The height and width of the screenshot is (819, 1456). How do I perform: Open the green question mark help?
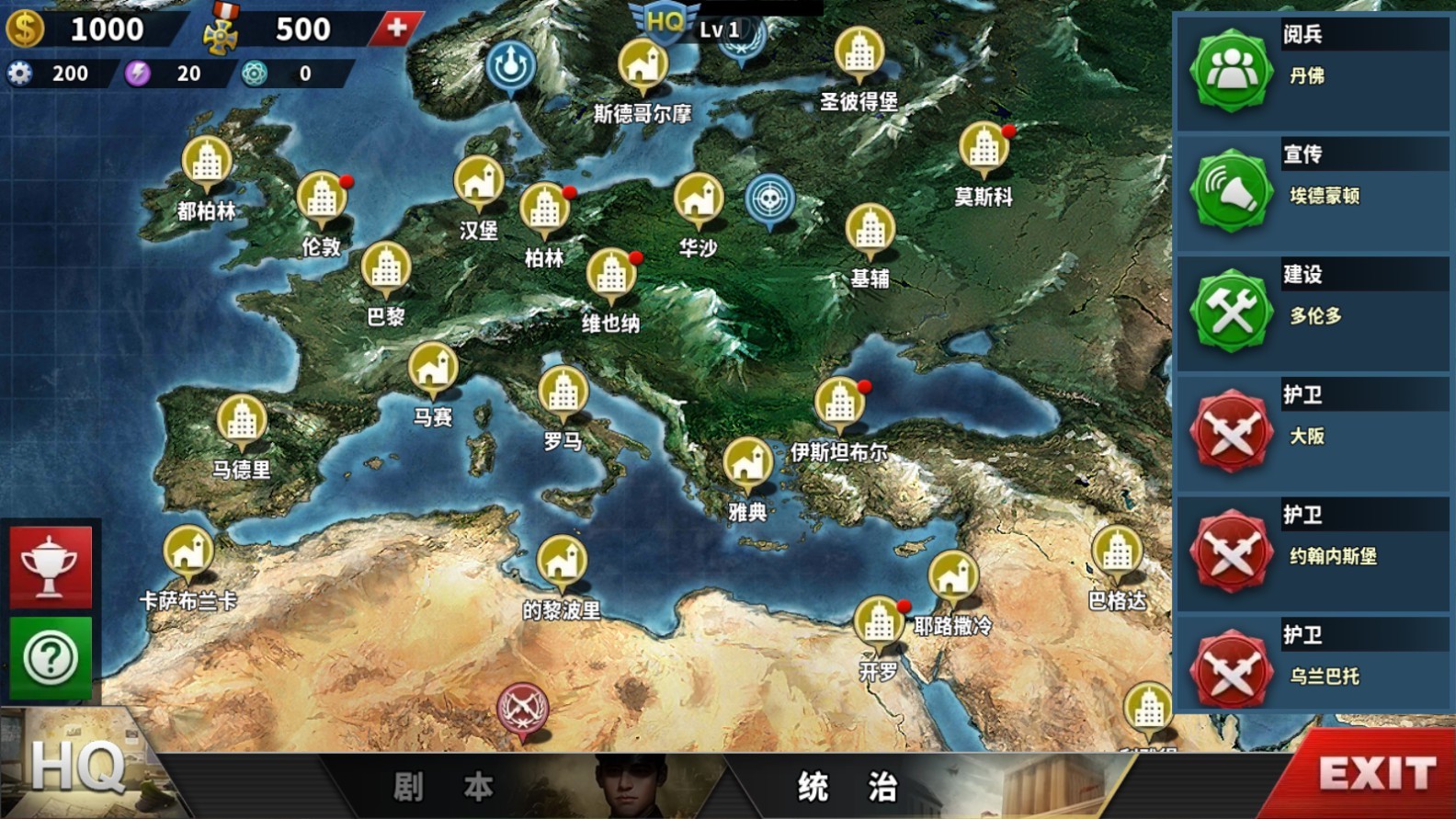(51, 657)
